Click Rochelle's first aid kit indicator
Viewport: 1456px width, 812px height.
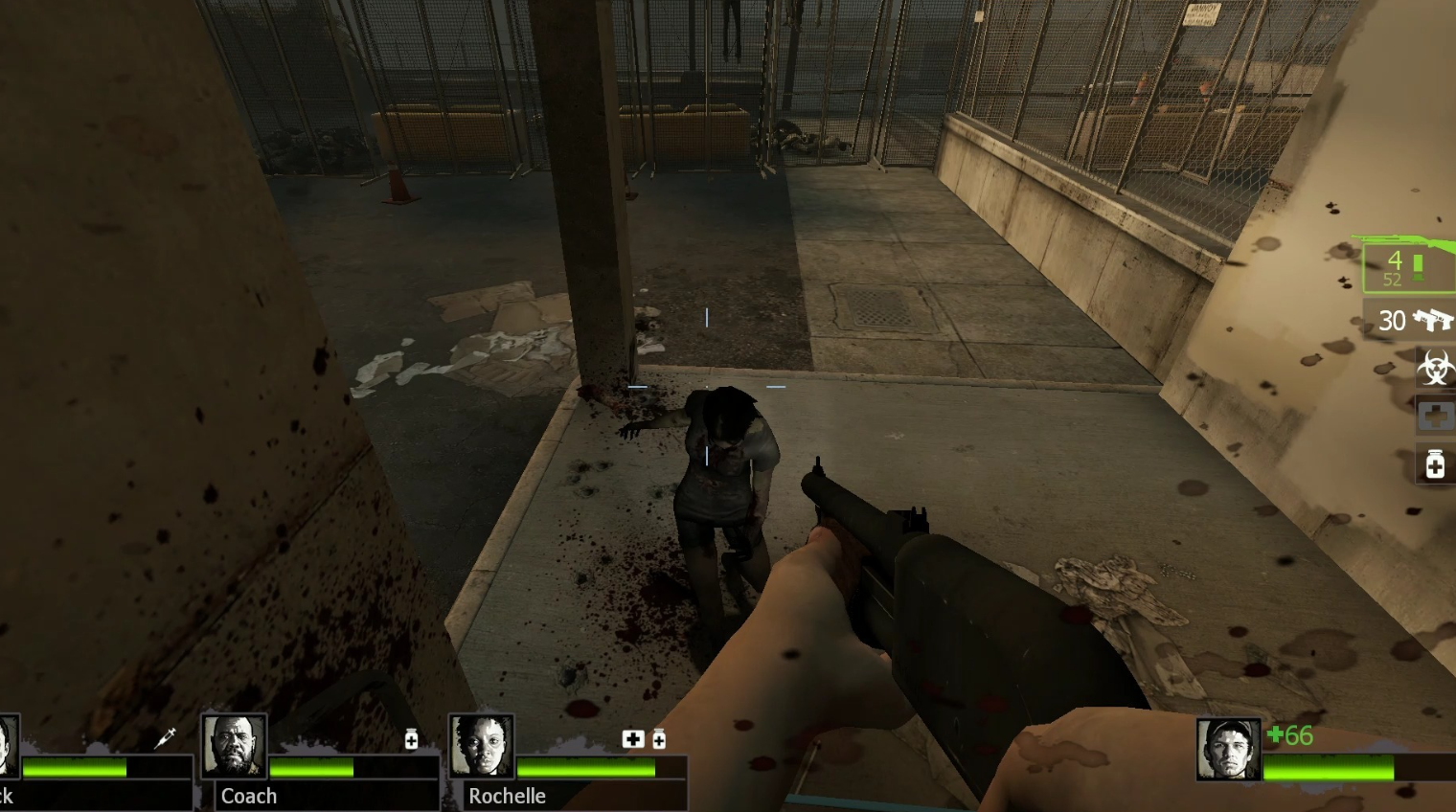pyautogui.click(x=632, y=738)
